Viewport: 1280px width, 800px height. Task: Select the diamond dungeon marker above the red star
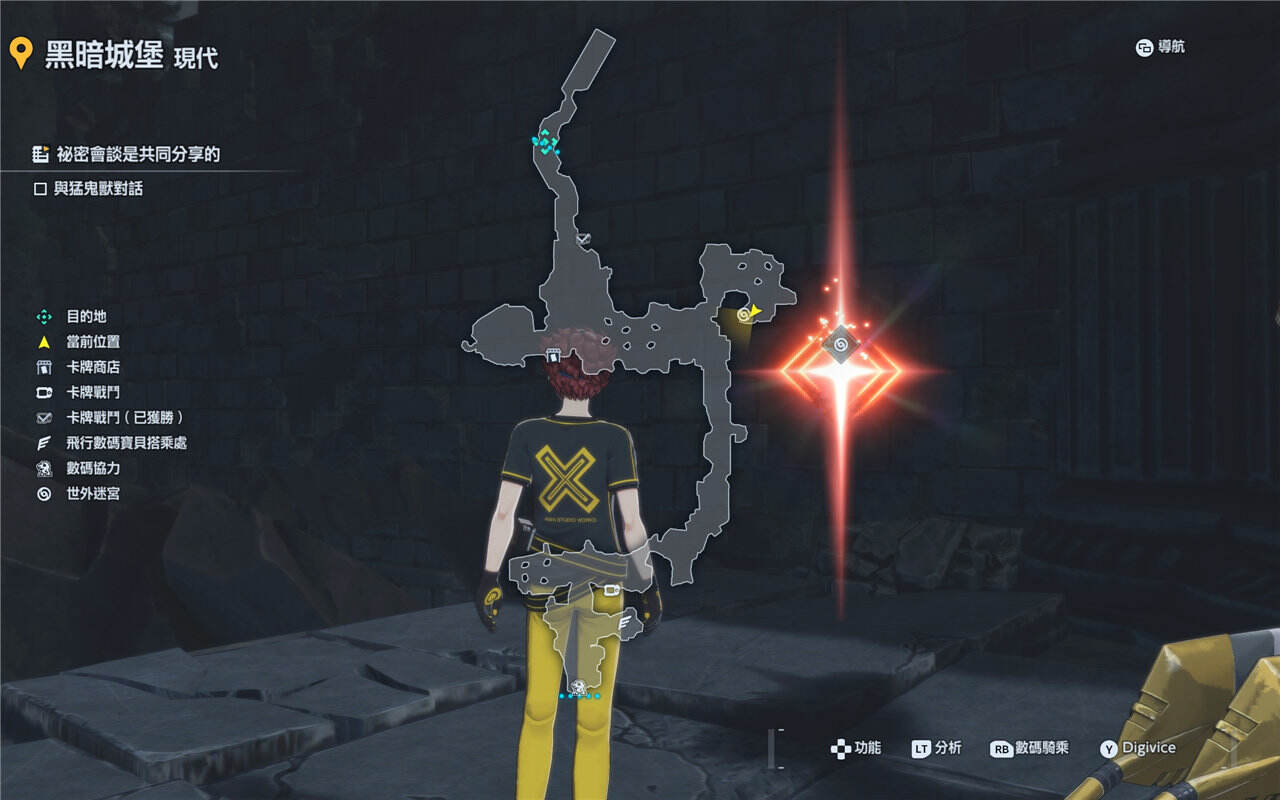(841, 346)
